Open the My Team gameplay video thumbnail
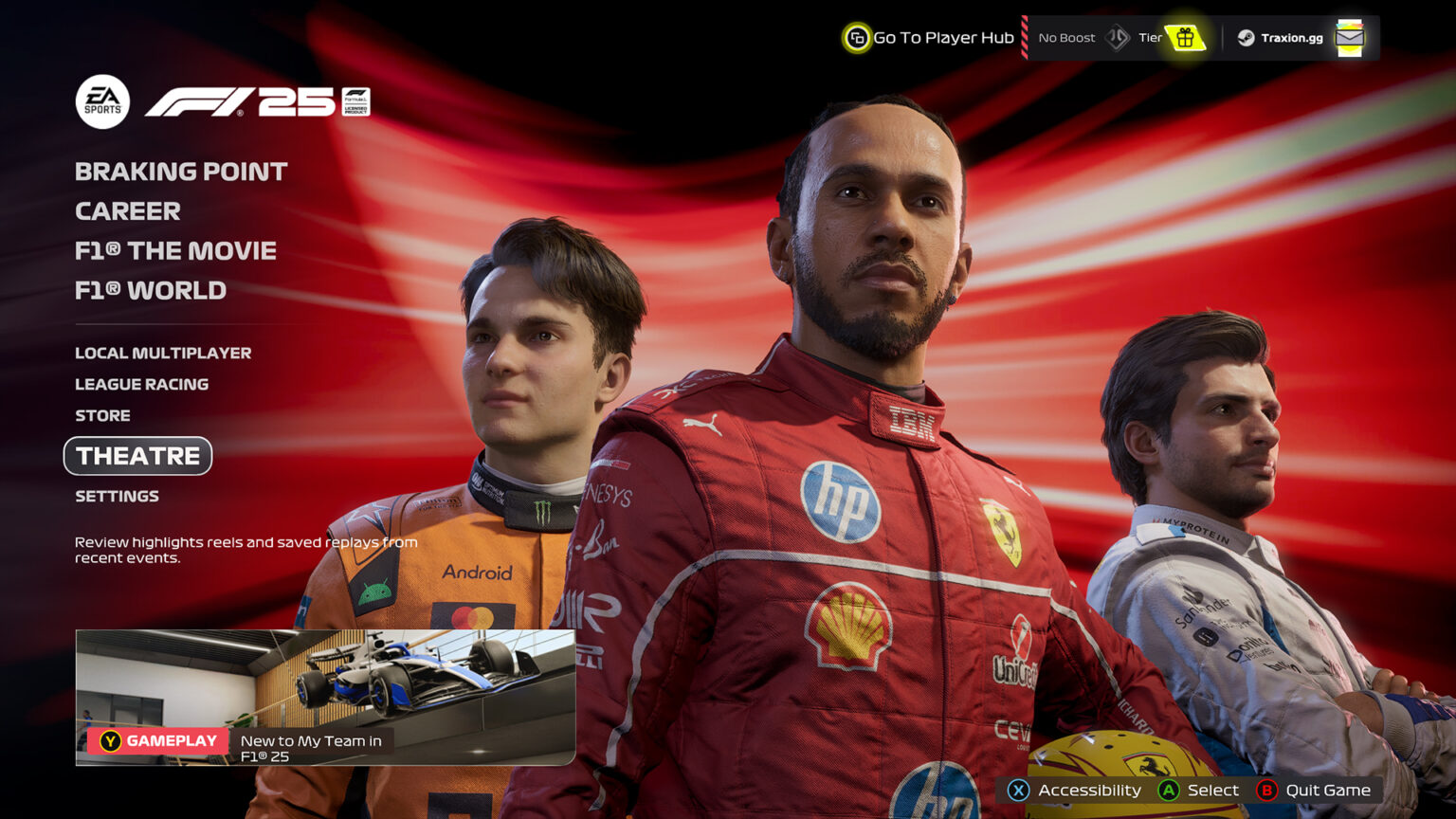Viewport: 1456px width, 819px height. (325, 697)
